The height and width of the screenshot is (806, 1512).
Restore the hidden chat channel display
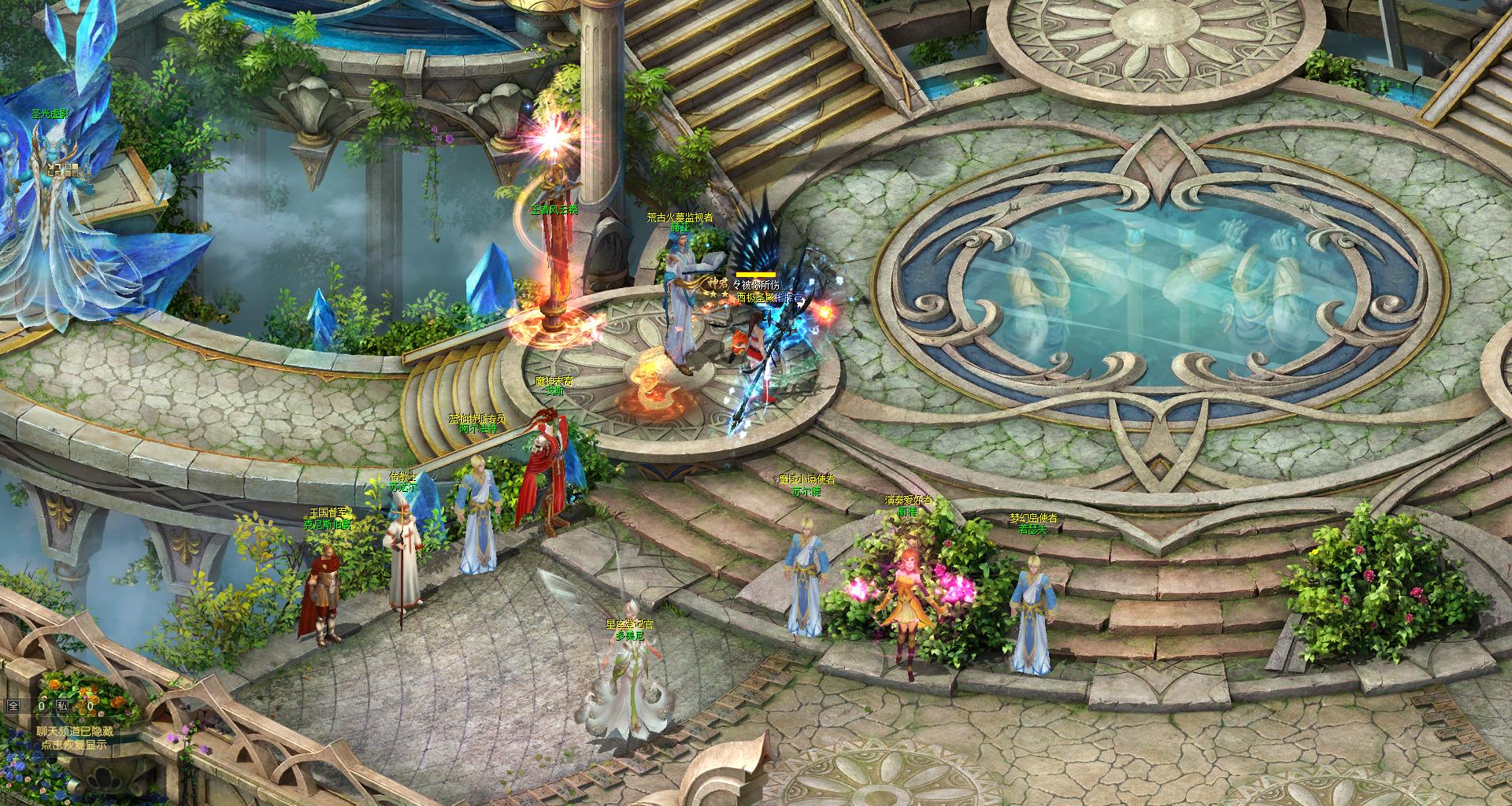(74, 738)
